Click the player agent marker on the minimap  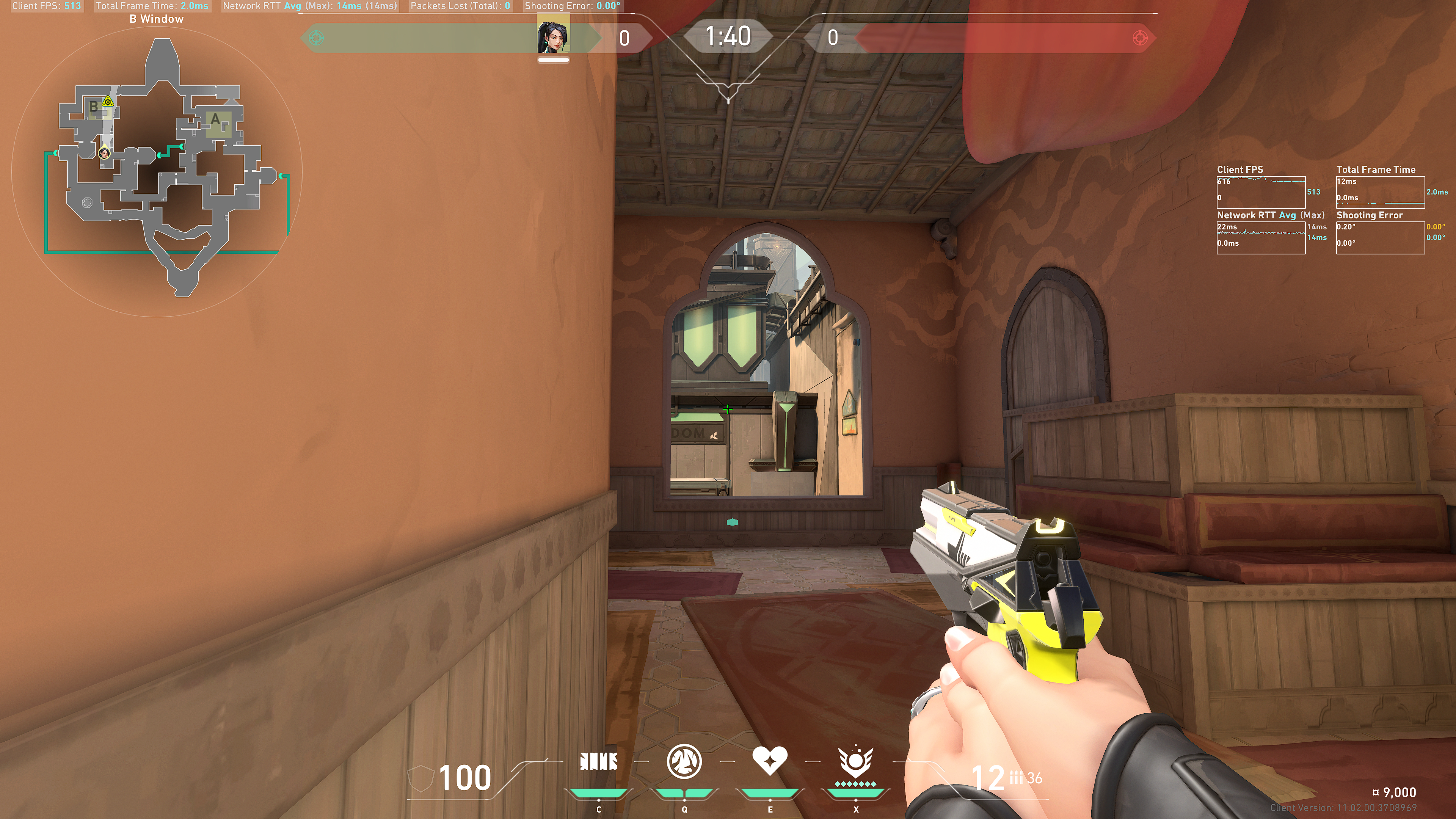pyautogui.click(x=105, y=152)
